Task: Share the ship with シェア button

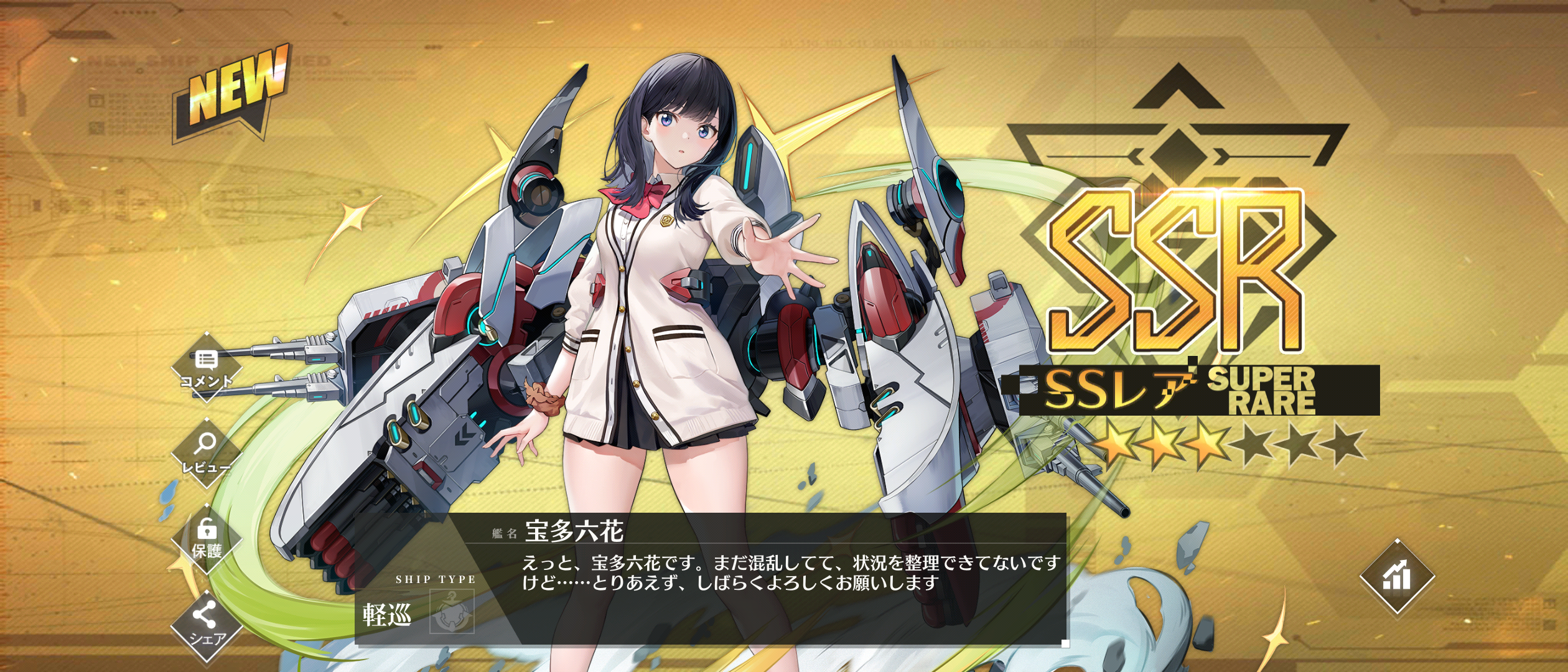Action: tap(206, 624)
